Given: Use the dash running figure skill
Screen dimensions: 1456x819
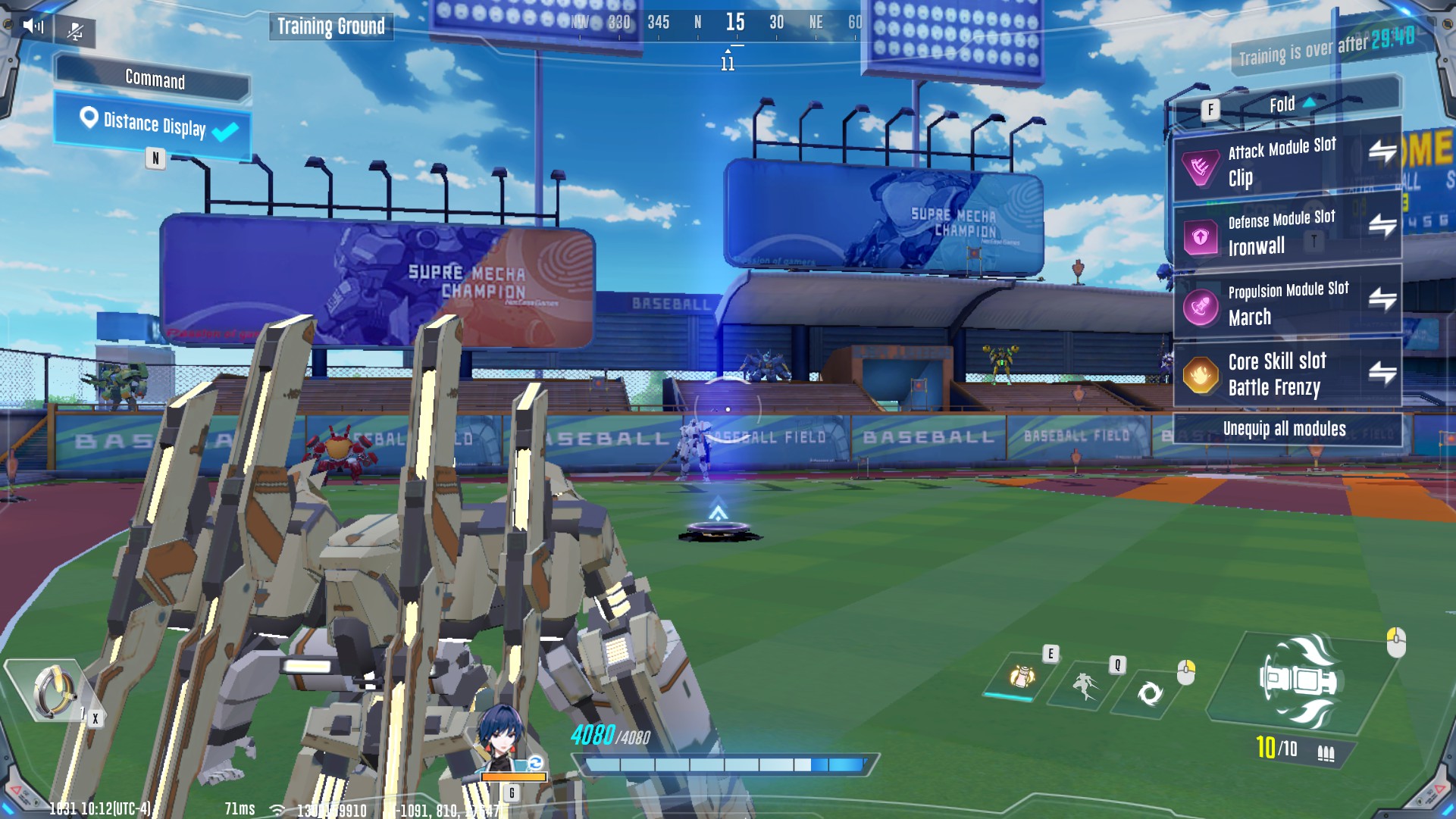Looking at the screenshot, I should [1085, 685].
